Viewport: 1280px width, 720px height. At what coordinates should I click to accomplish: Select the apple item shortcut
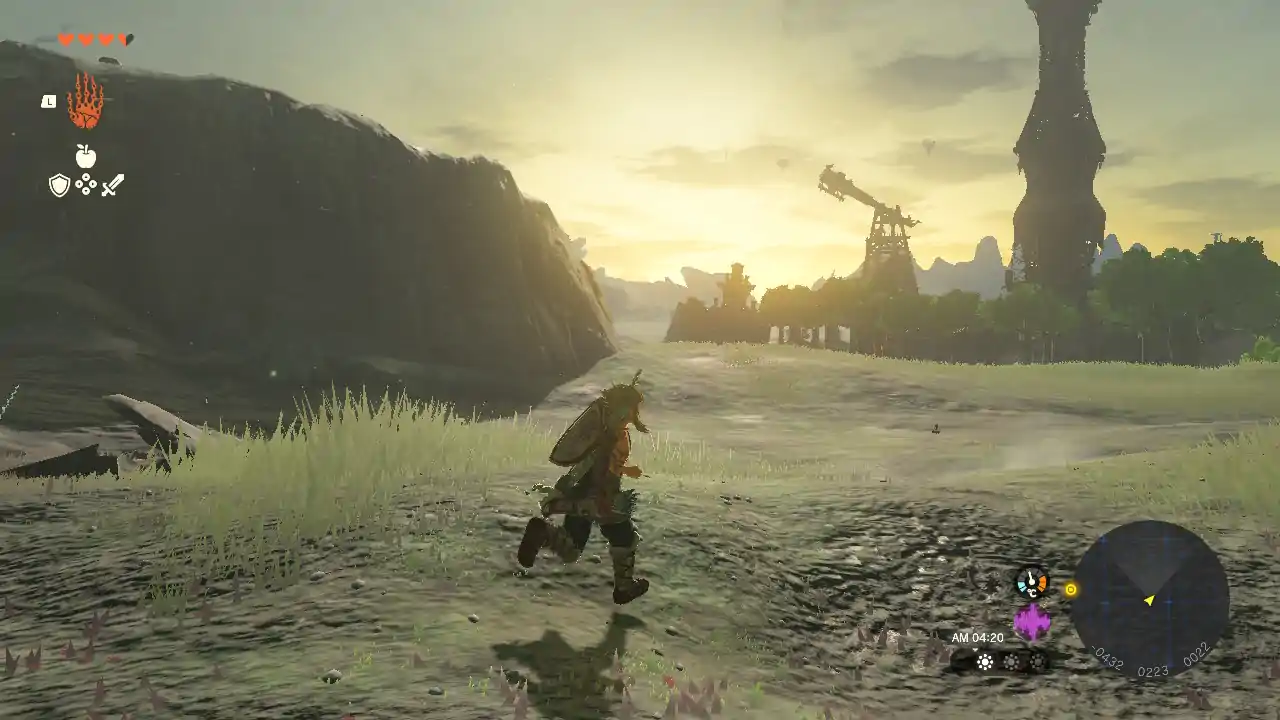(86, 156)
